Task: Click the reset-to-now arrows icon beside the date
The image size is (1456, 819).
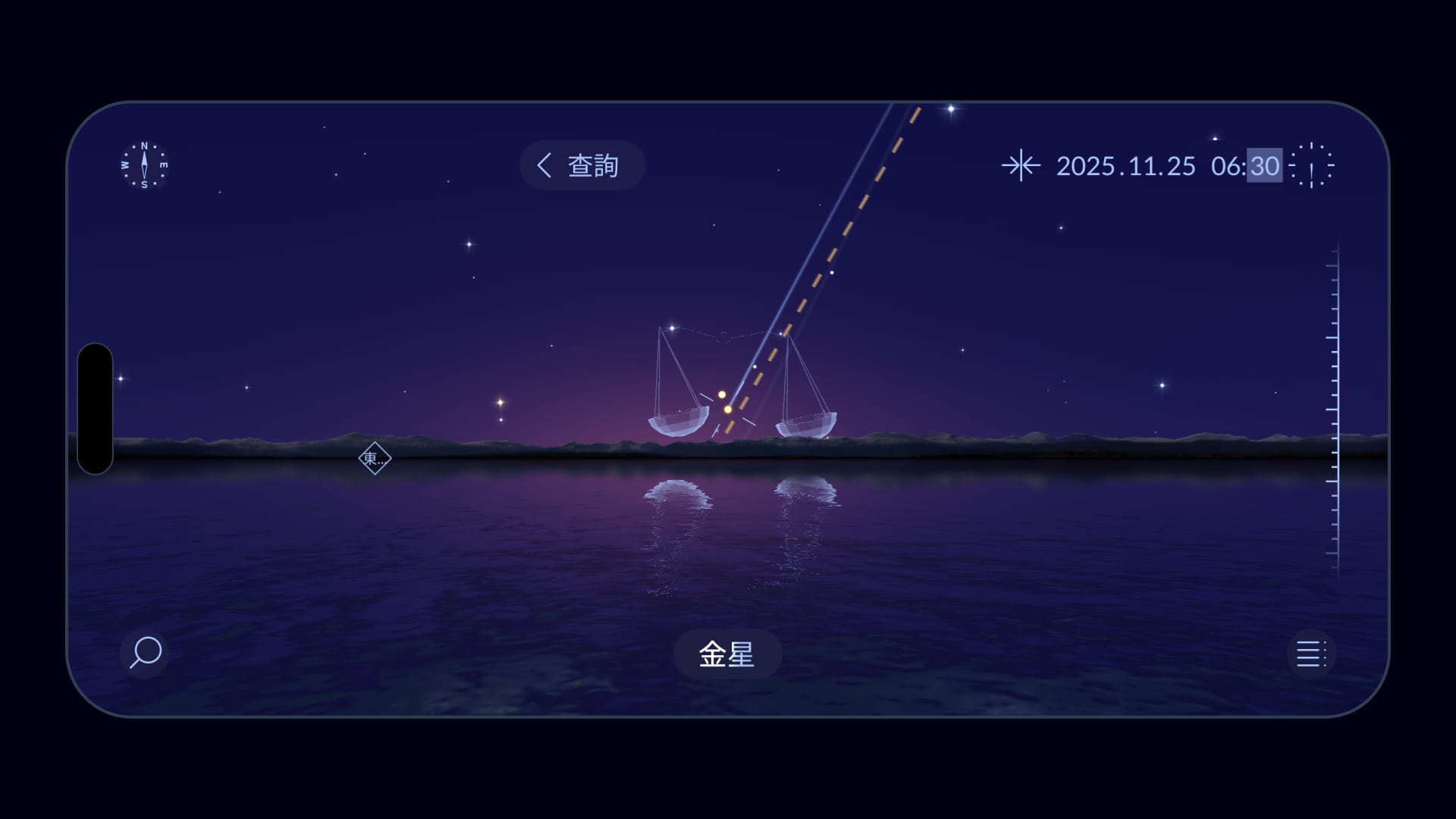Action: click(1022, 166)
